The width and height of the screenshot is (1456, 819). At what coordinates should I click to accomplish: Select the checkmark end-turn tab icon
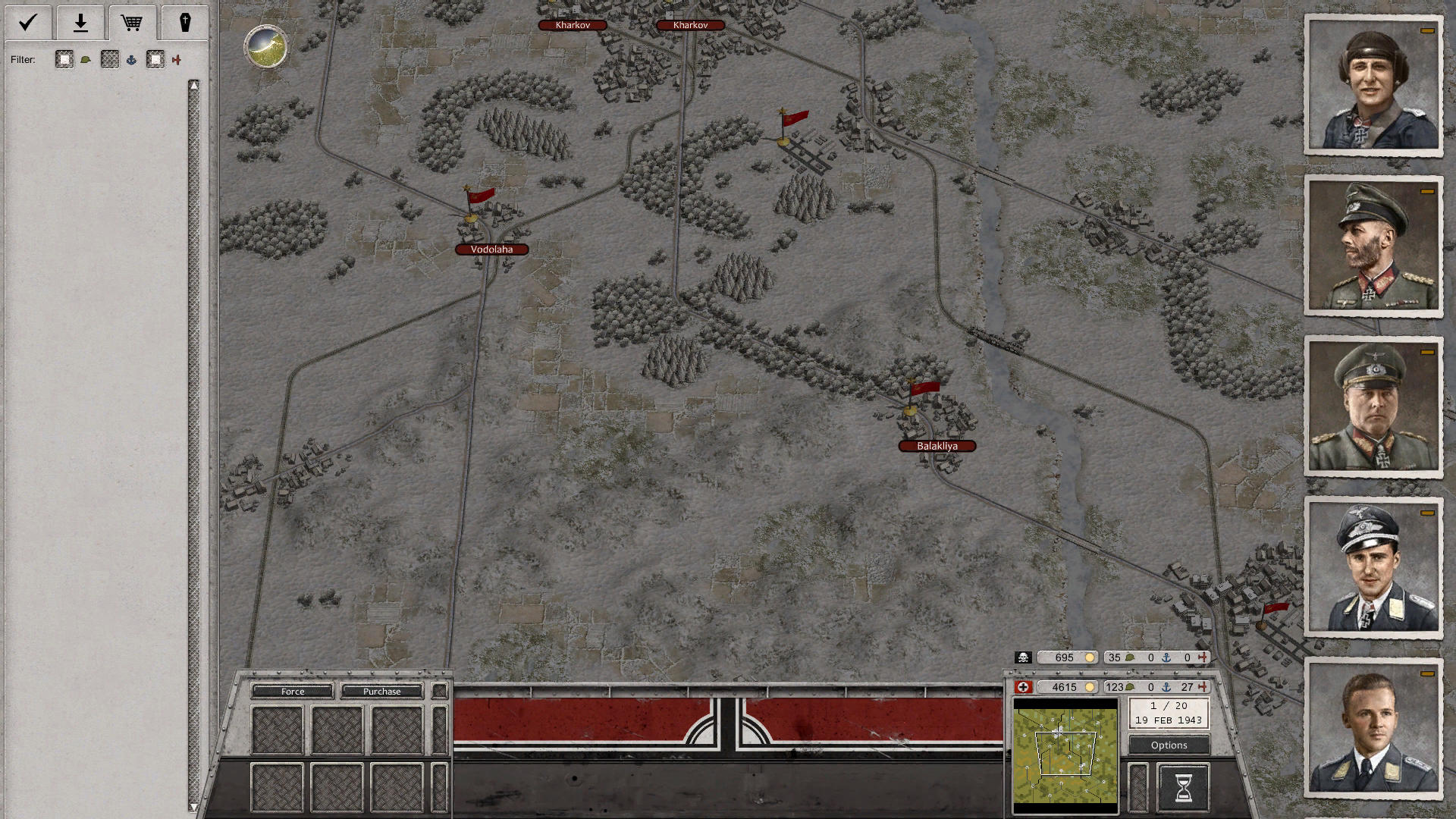27,23
